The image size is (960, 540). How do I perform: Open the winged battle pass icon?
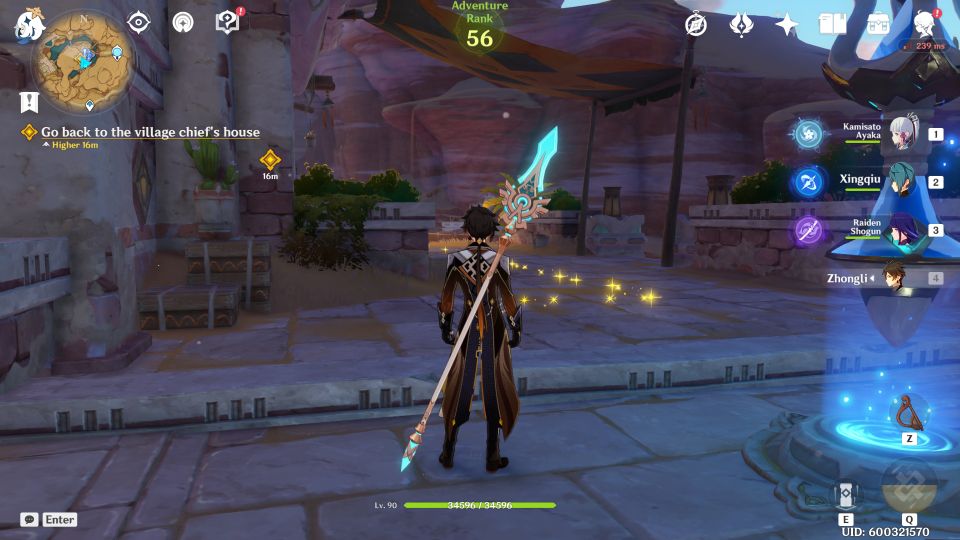point(741,25)
